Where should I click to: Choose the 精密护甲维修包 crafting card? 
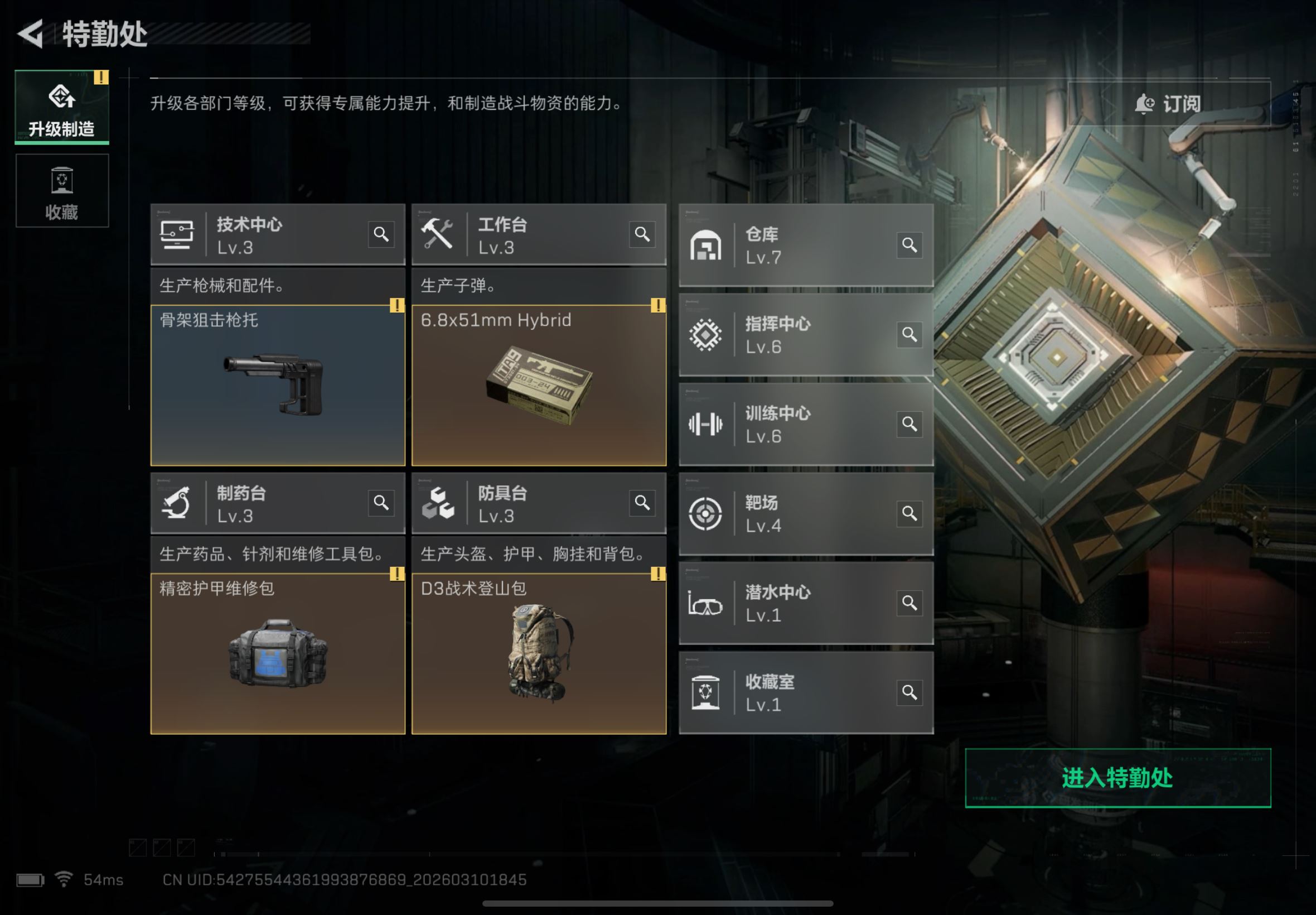[277, 653]
